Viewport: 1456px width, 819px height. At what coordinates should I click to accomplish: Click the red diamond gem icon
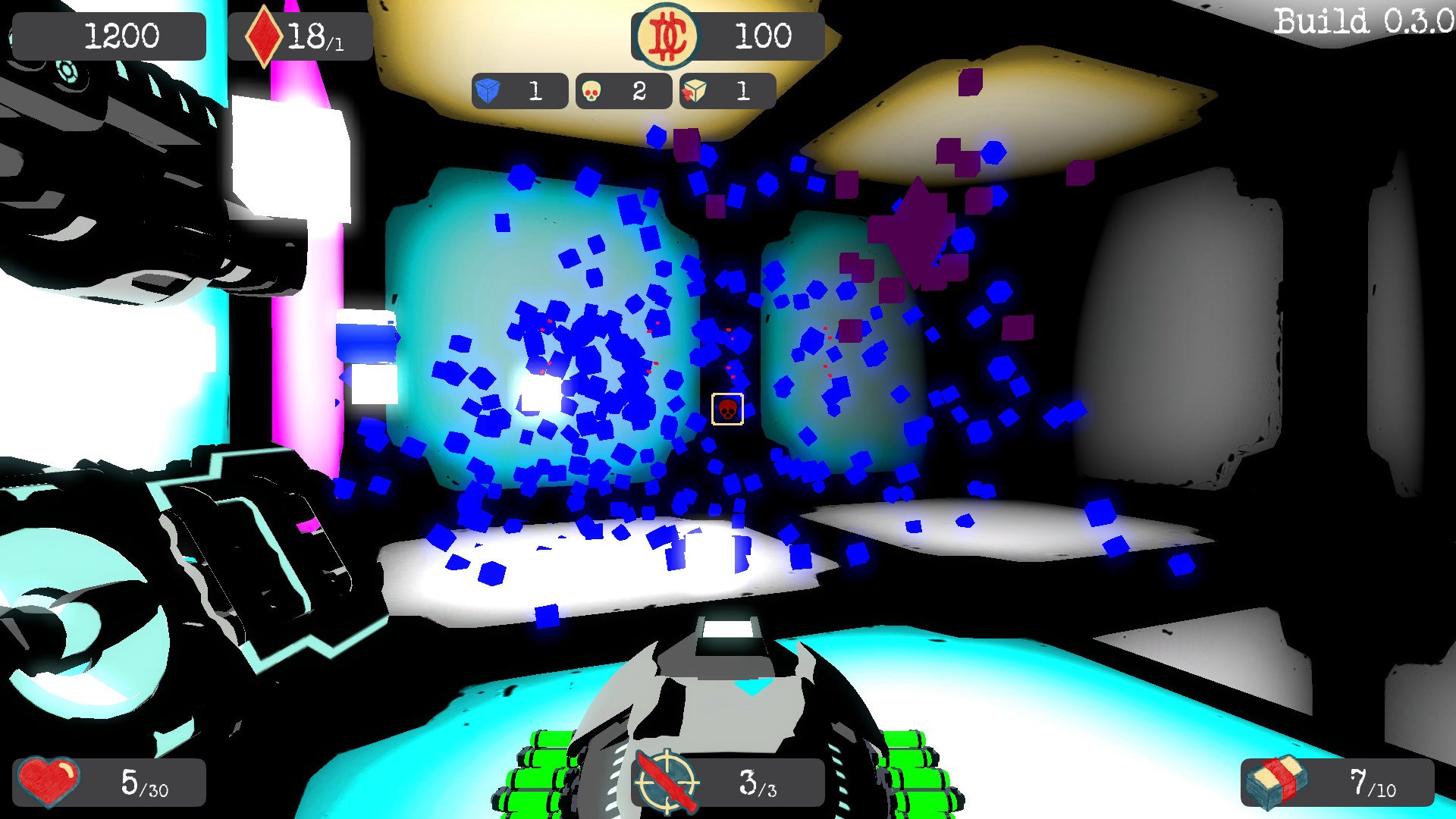click(x=263, y=36)
